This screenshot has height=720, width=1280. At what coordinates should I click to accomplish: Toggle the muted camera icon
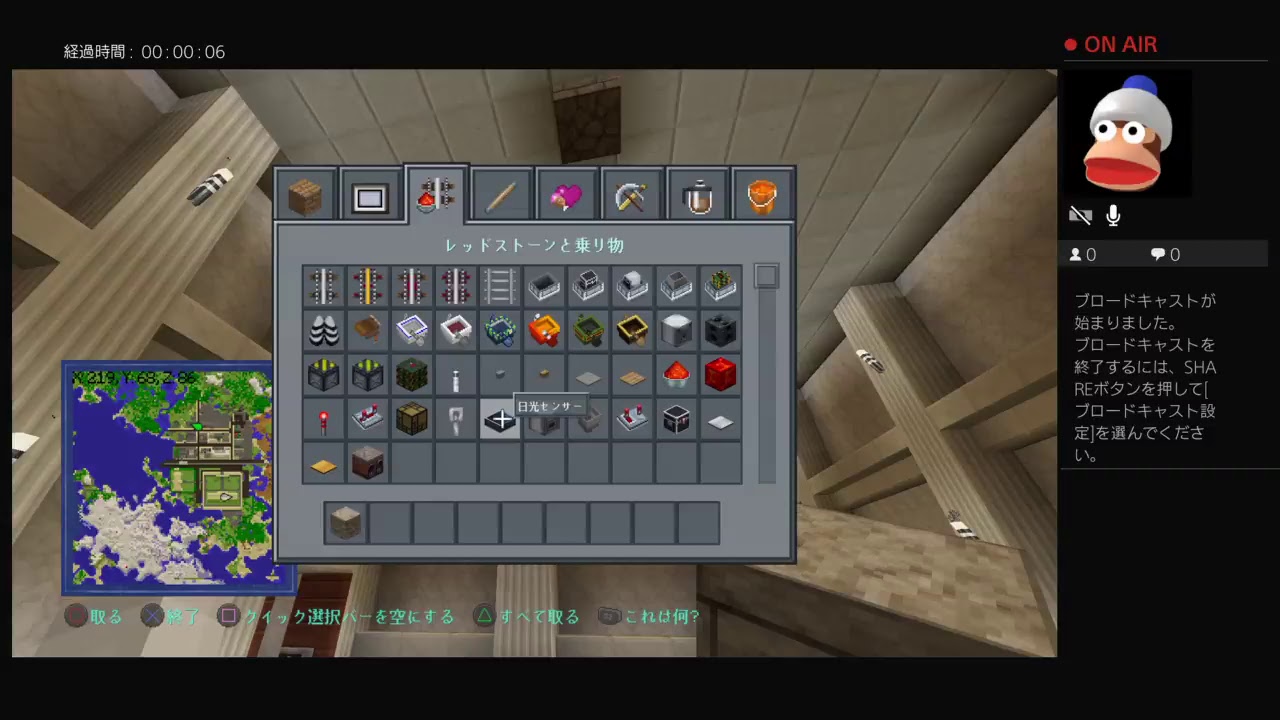1081,214
